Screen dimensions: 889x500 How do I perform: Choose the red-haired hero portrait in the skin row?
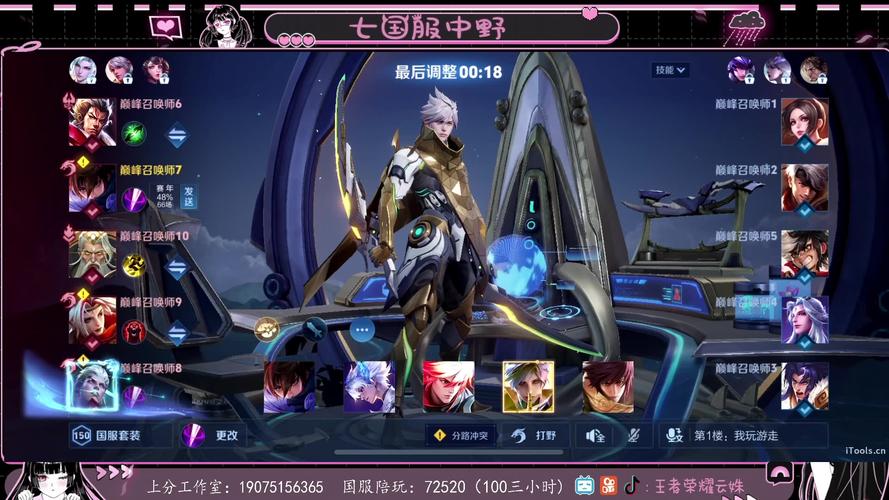(448, 387)
